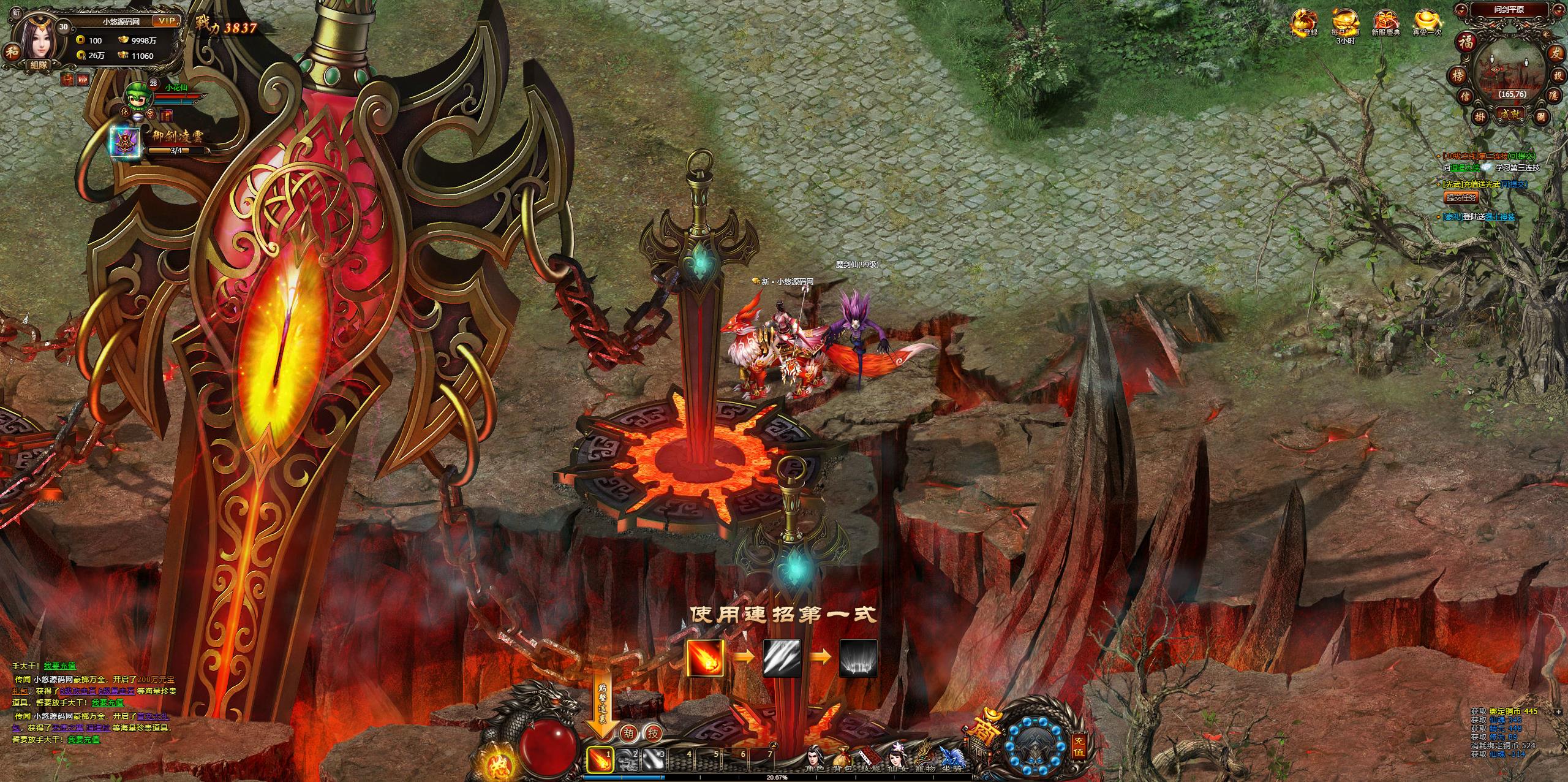Select the 小花仙 pet portrait

[137, 95]
